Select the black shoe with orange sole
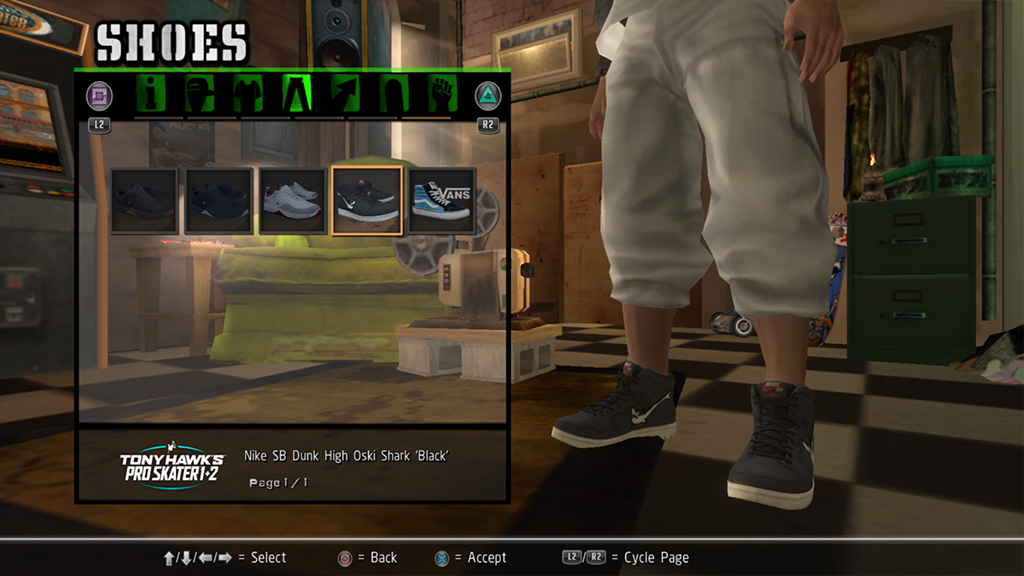This screenshot has width=1024, height=576. point(144,200)
